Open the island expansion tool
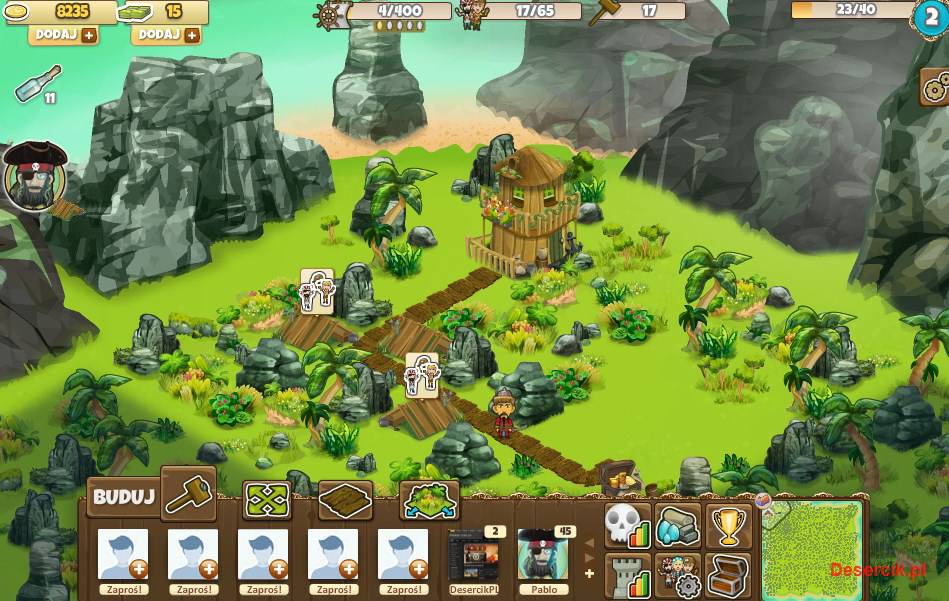This screenshot has height=601, width=949. coord(429,501)
